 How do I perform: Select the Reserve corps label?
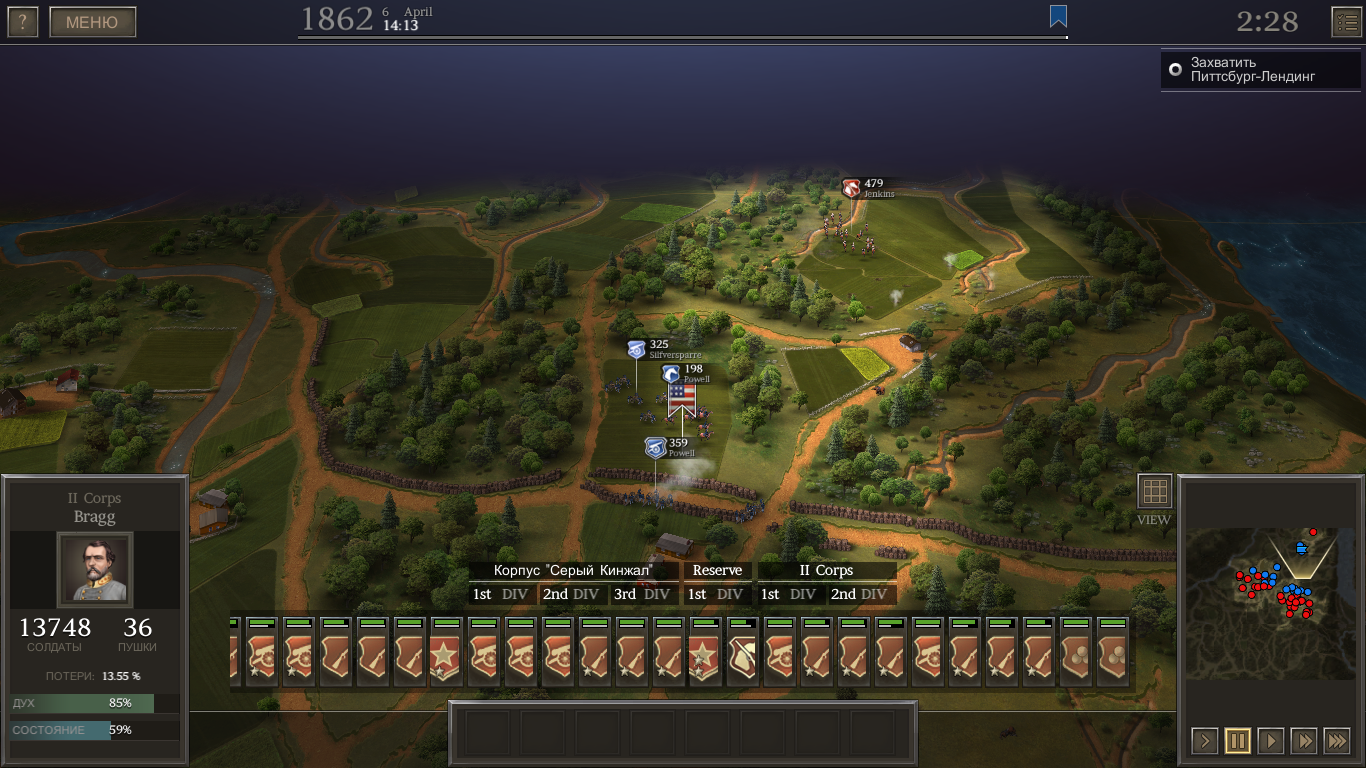[x=717, y=570]
